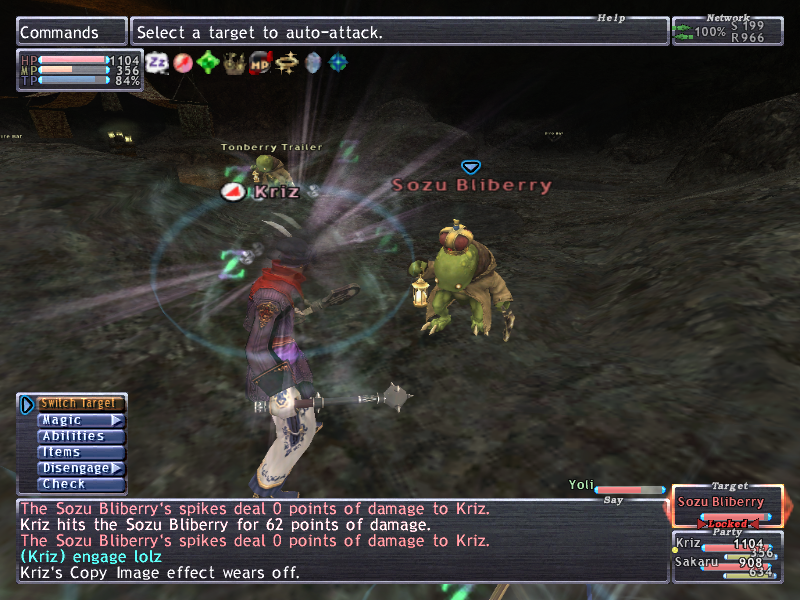
Task: Click the green diamond star buff icon
Action: (x=209, y=63)
